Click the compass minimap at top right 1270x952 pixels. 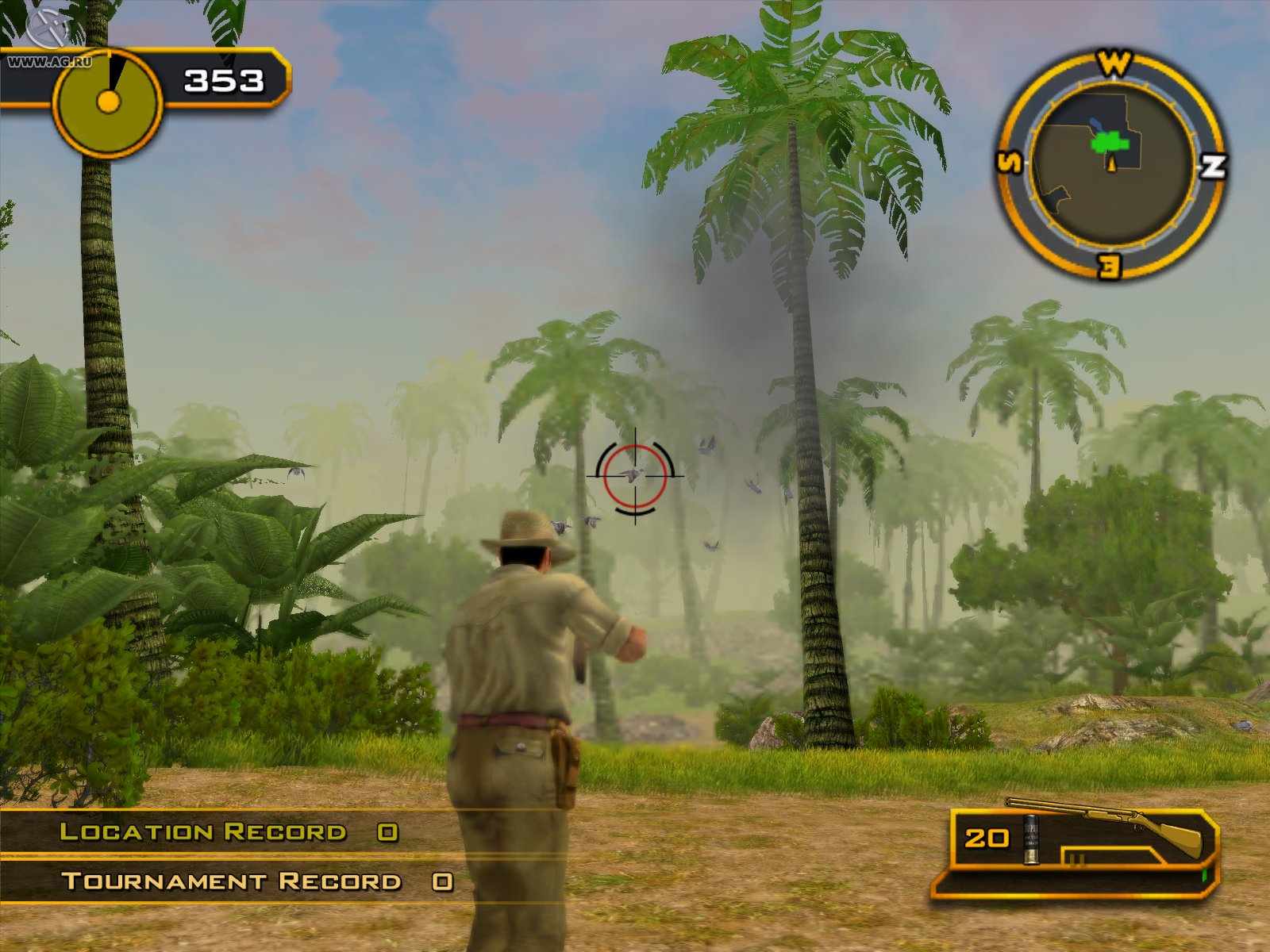coord(1110,163)
